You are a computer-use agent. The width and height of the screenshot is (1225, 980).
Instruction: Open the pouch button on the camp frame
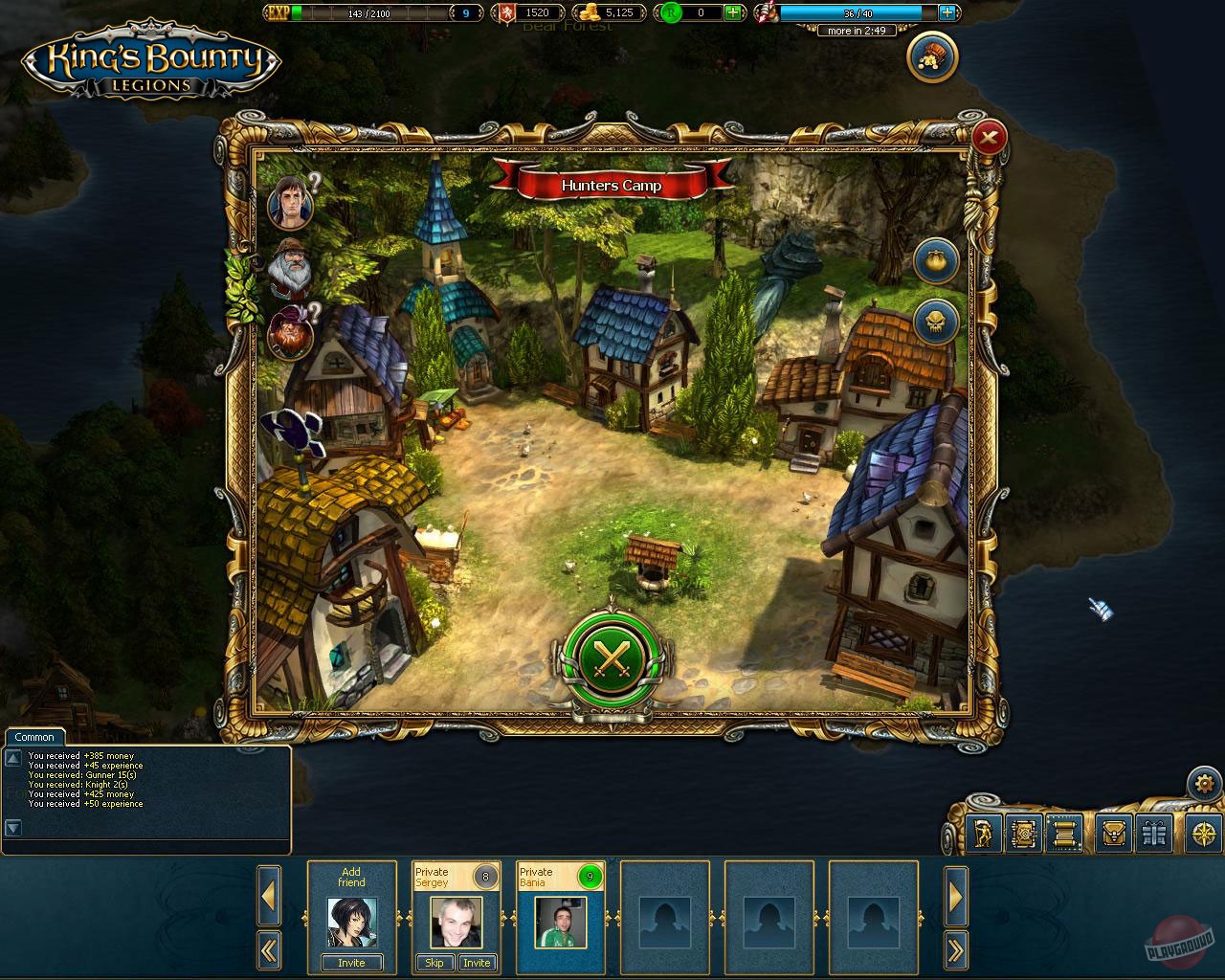coord(935,260)
